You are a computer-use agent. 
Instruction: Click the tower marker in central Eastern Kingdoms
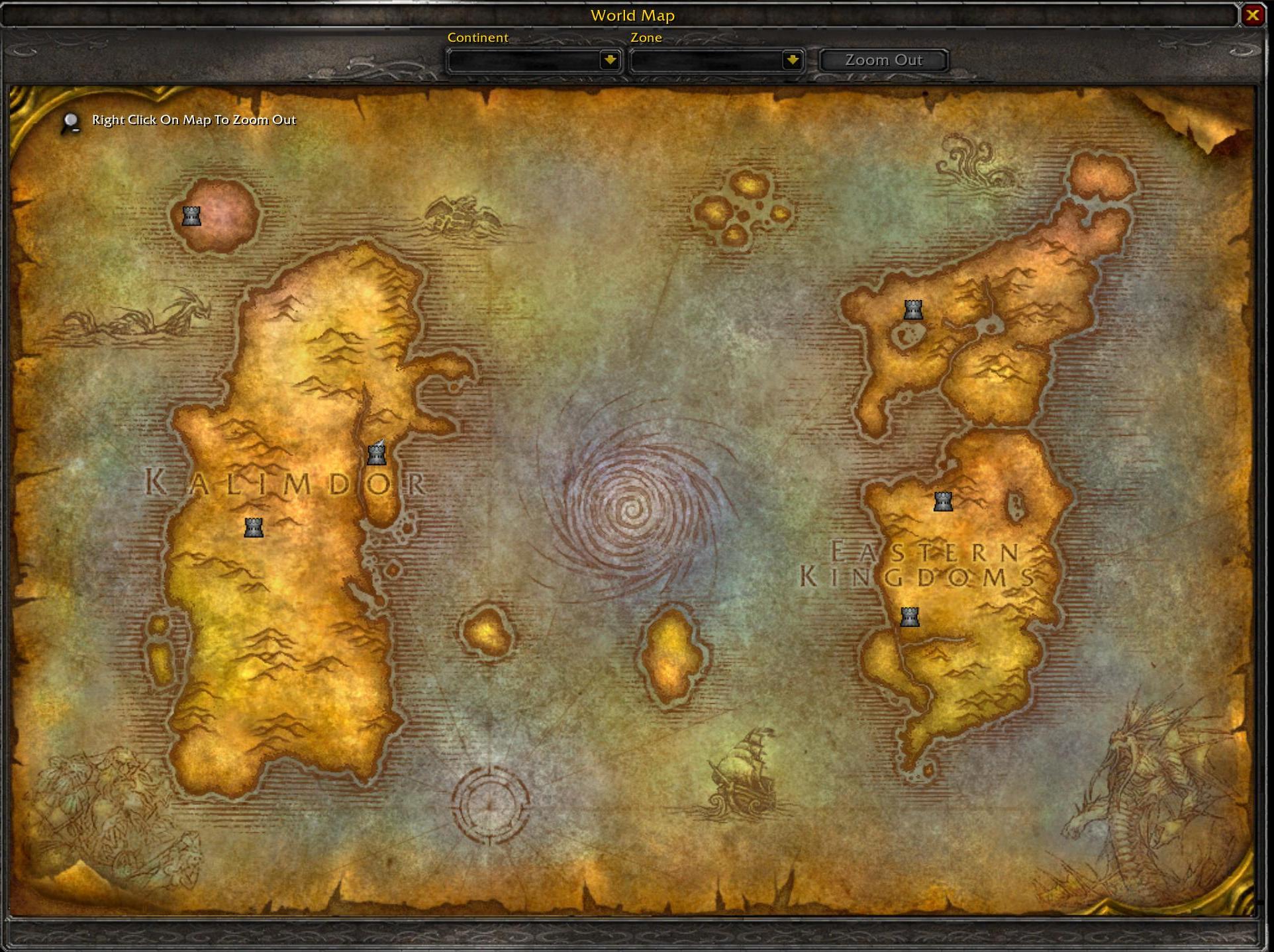coord(943,501)
